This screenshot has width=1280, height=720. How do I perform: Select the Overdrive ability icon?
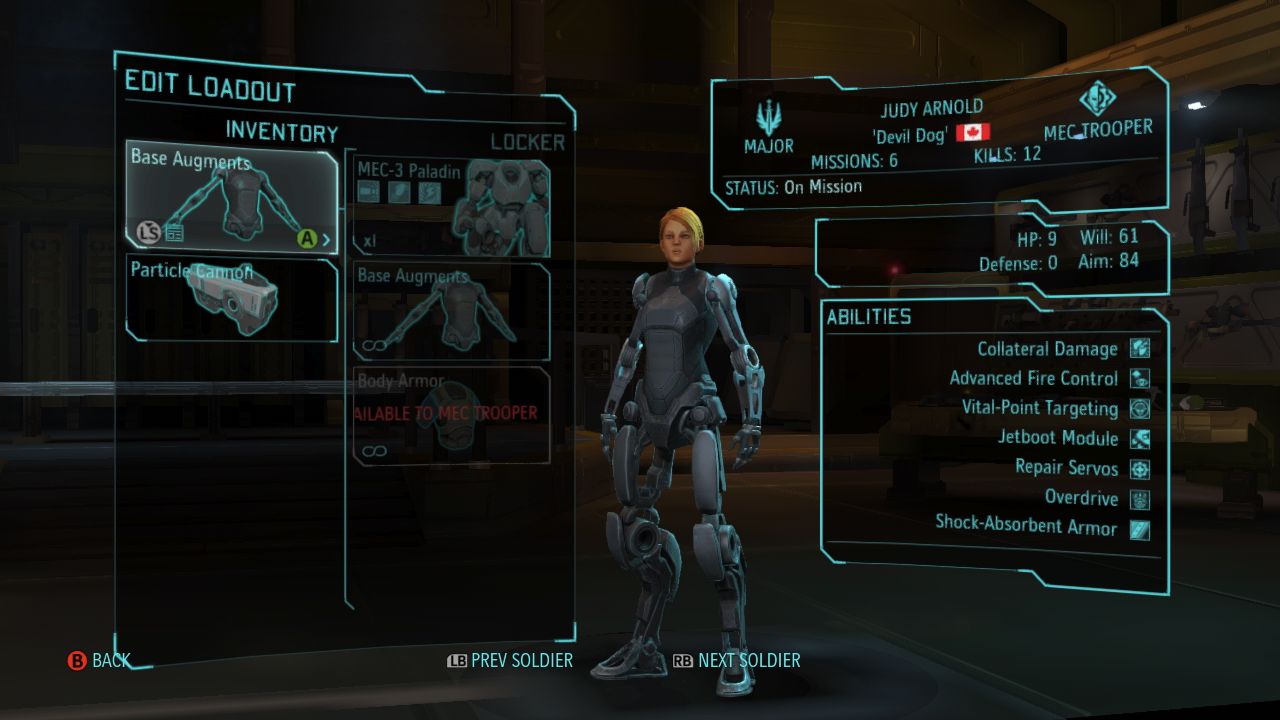pyautogui.click(x=1140, y=498)
